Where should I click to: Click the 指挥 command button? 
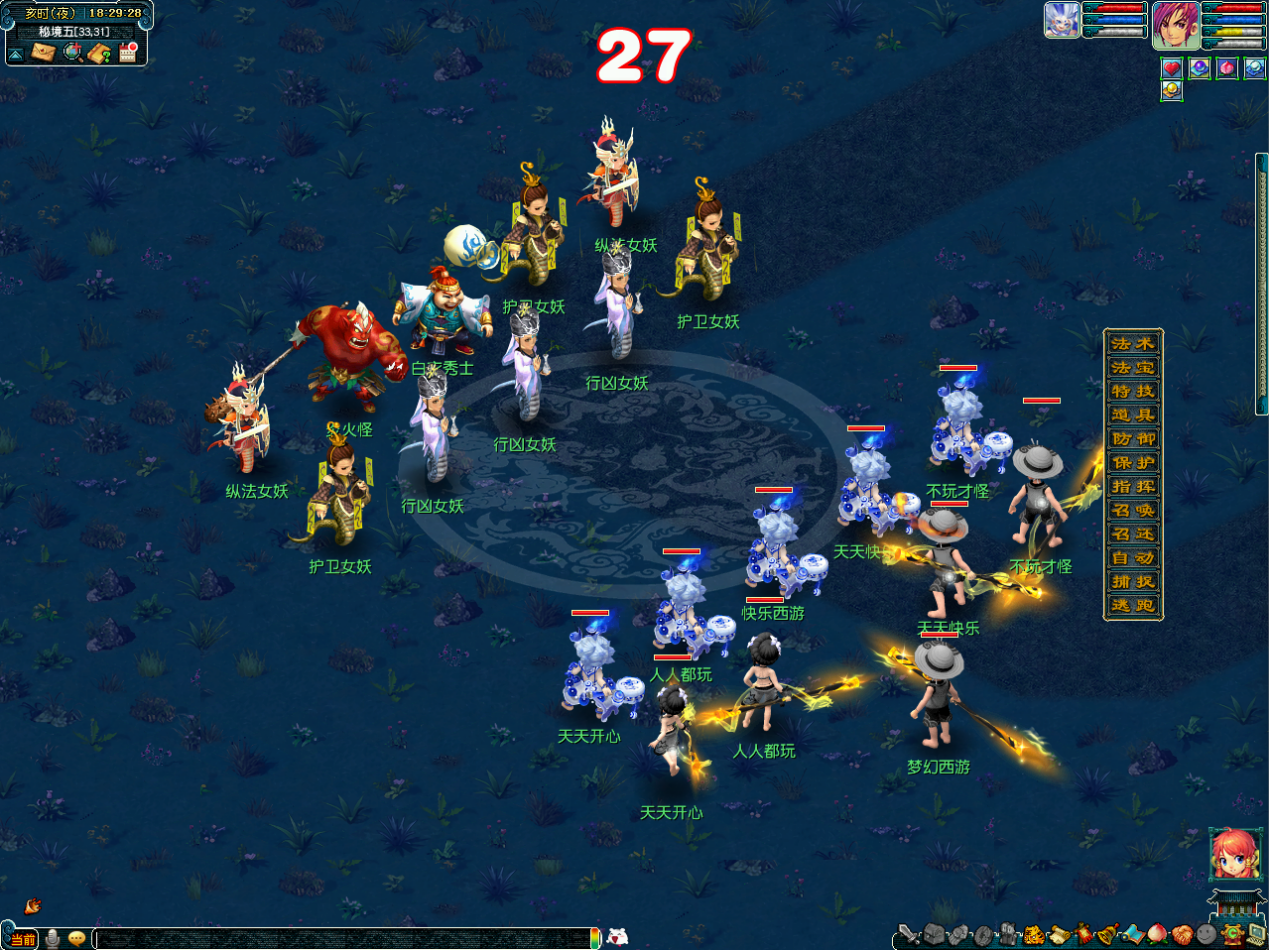1133,487
